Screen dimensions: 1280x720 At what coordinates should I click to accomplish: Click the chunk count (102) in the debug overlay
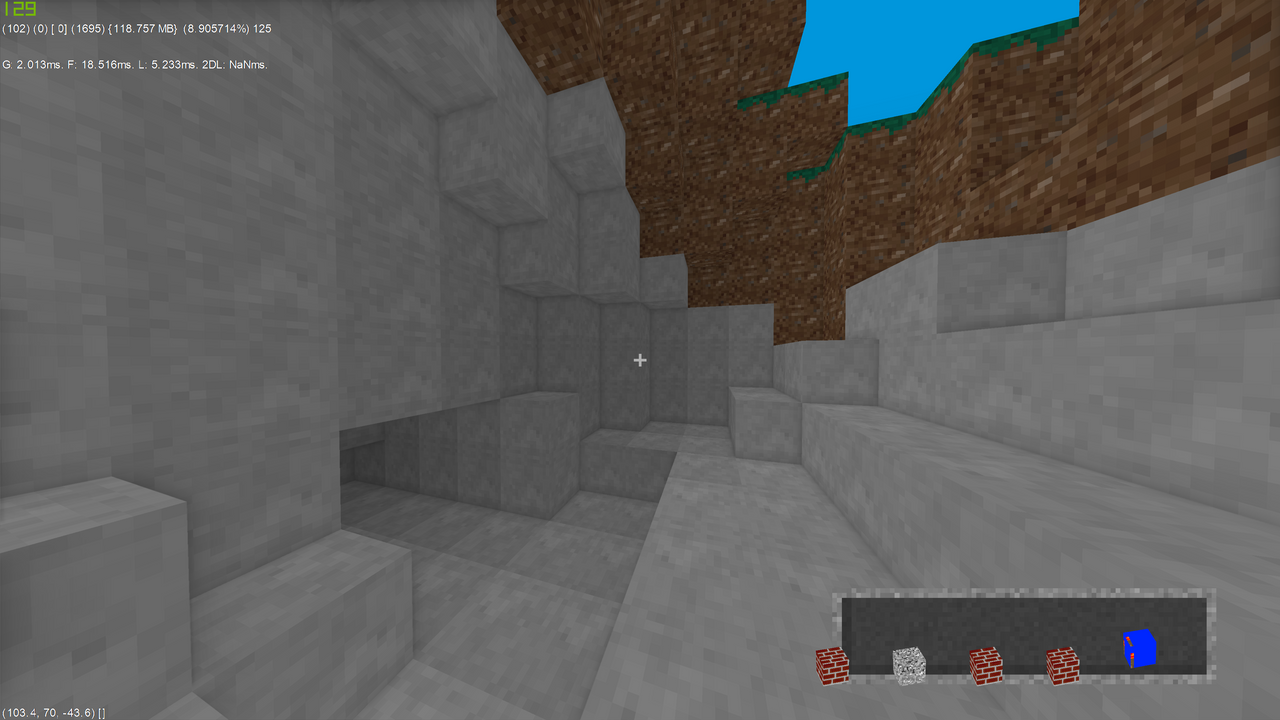15,29
